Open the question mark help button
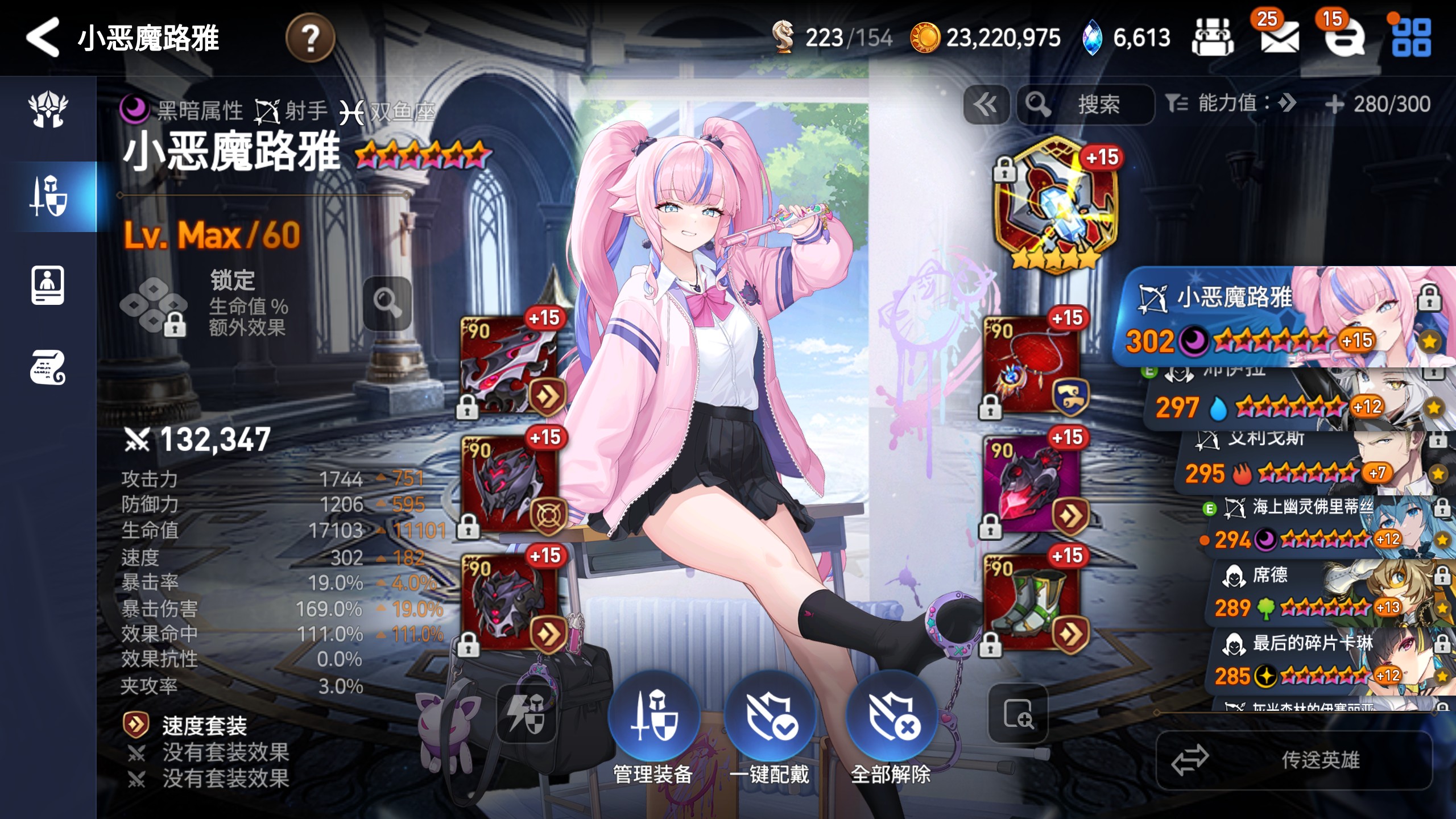 point(310,38)
